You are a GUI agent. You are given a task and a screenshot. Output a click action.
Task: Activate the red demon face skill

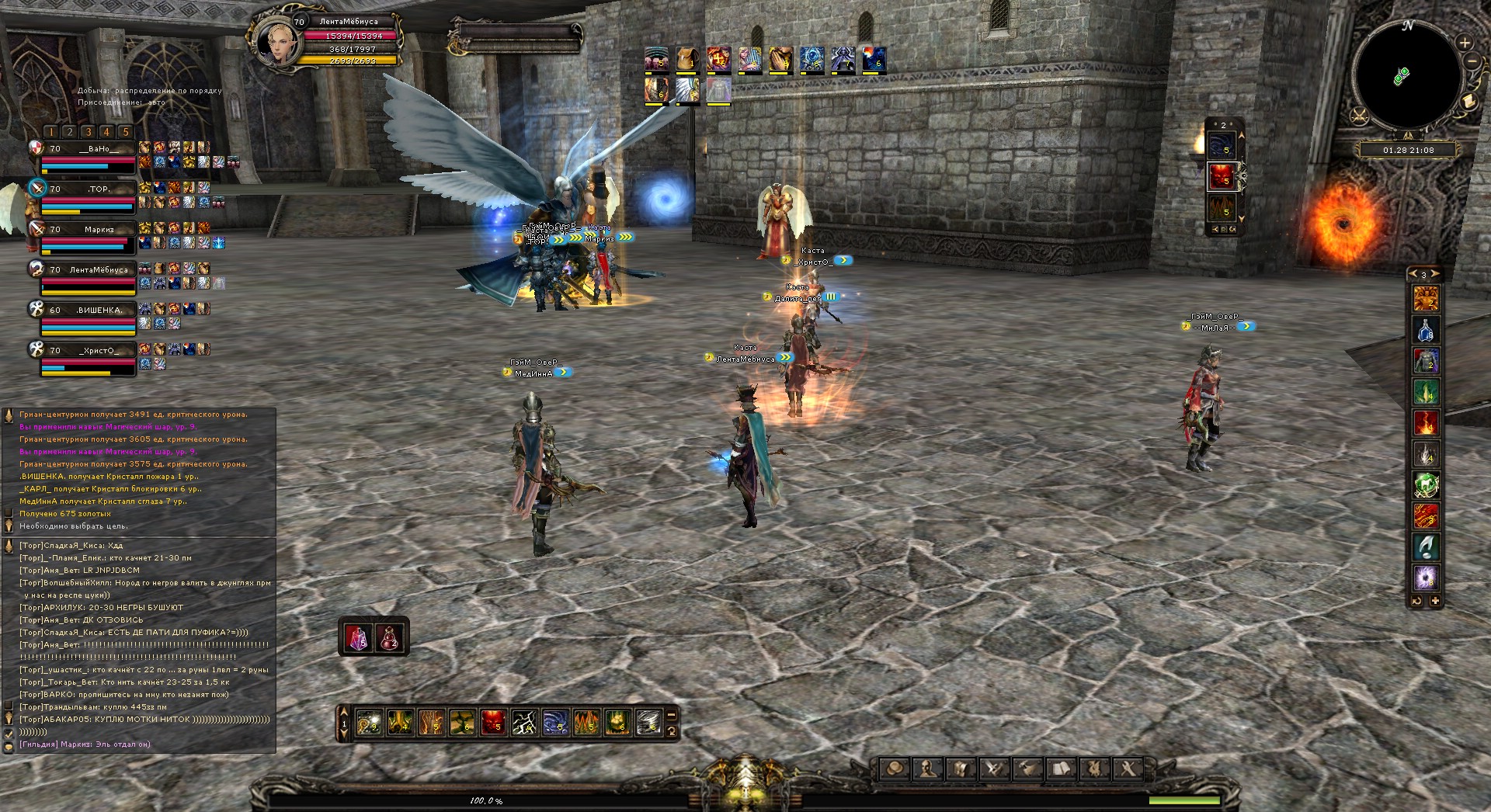coord(493,723)
